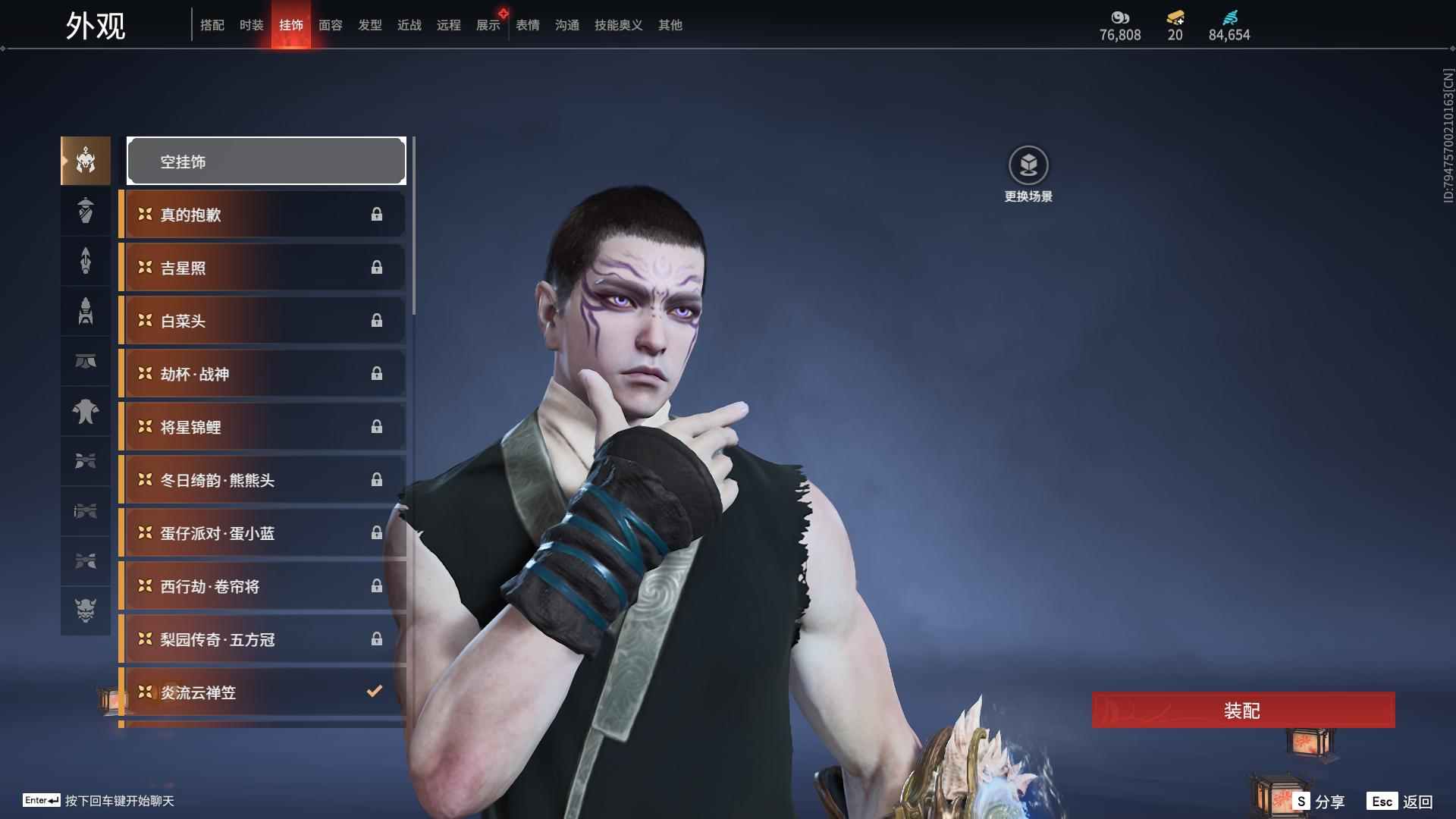
Task: Open the chat input prompt
Action: pyautogui.click(x=99, y=801)
